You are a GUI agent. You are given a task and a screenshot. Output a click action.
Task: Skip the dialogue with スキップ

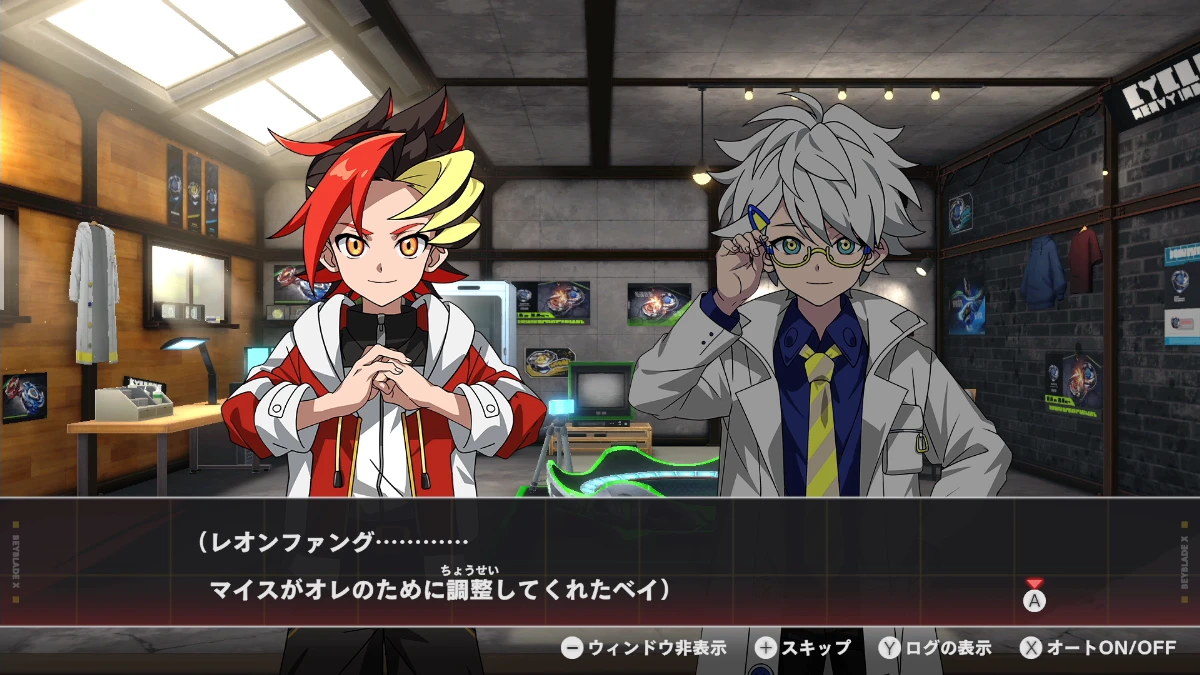click(x=803, y=648)
